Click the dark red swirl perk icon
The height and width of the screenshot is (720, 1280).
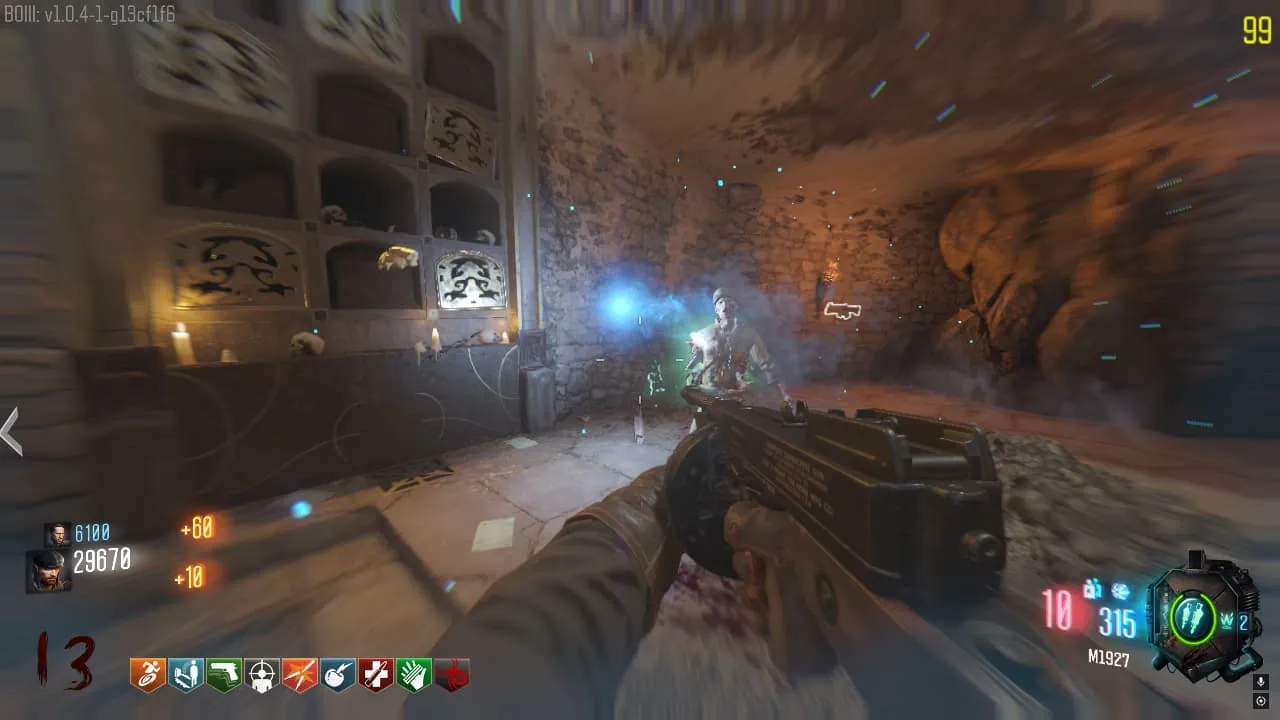451,675
